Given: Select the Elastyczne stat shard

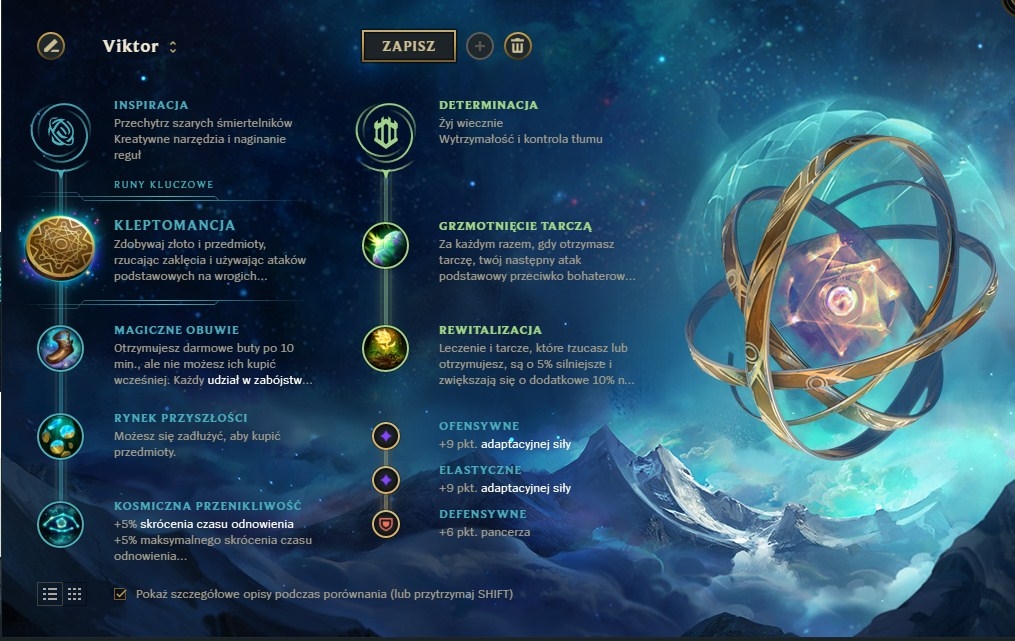Looking at the screenshot, I should [x=386, y=479].
